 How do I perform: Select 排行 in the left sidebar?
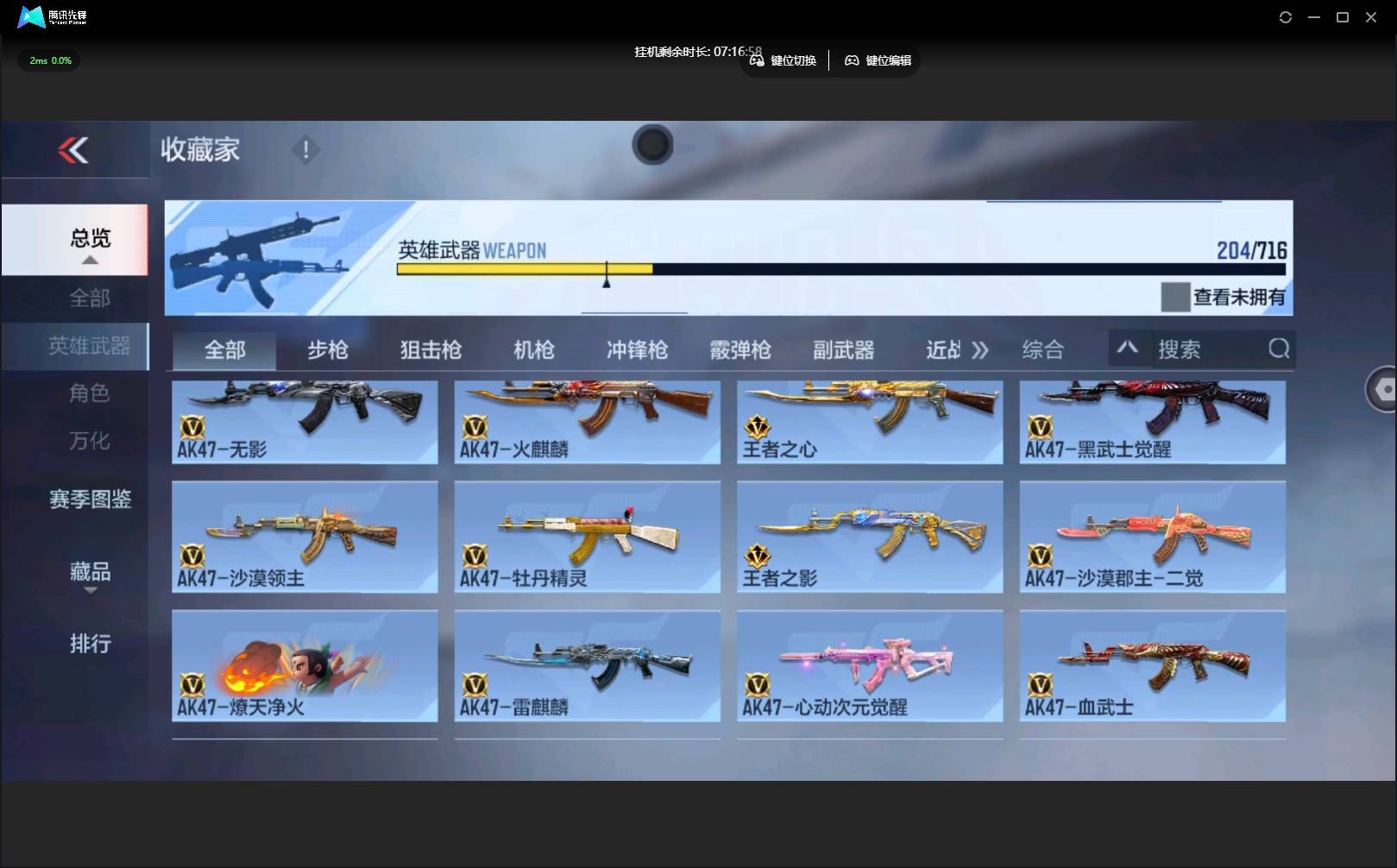click(89, 644)
